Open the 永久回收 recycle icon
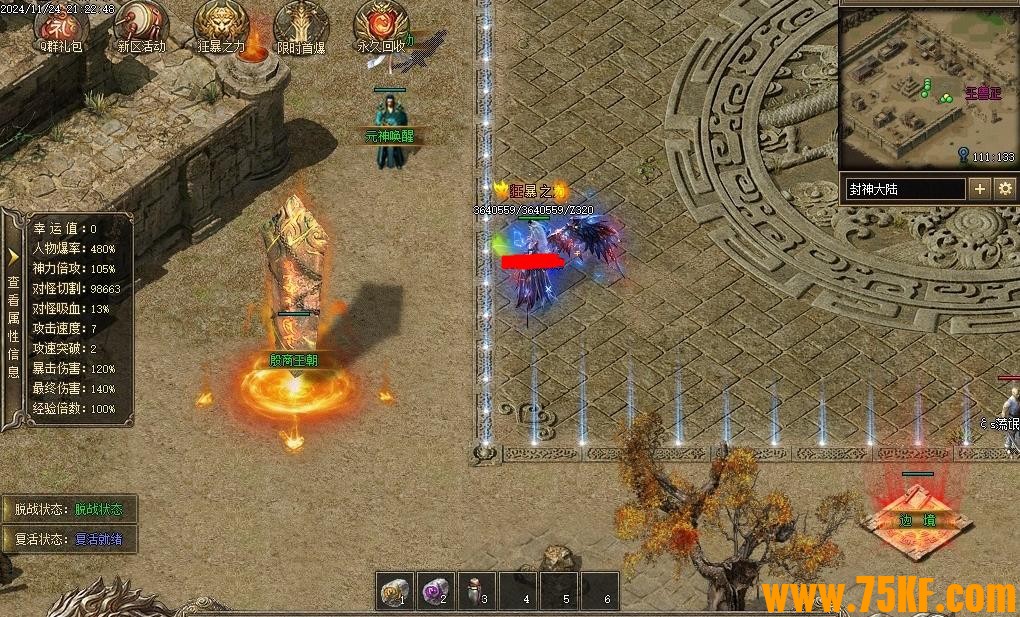The image size is (1020, 617). [381, 25]
